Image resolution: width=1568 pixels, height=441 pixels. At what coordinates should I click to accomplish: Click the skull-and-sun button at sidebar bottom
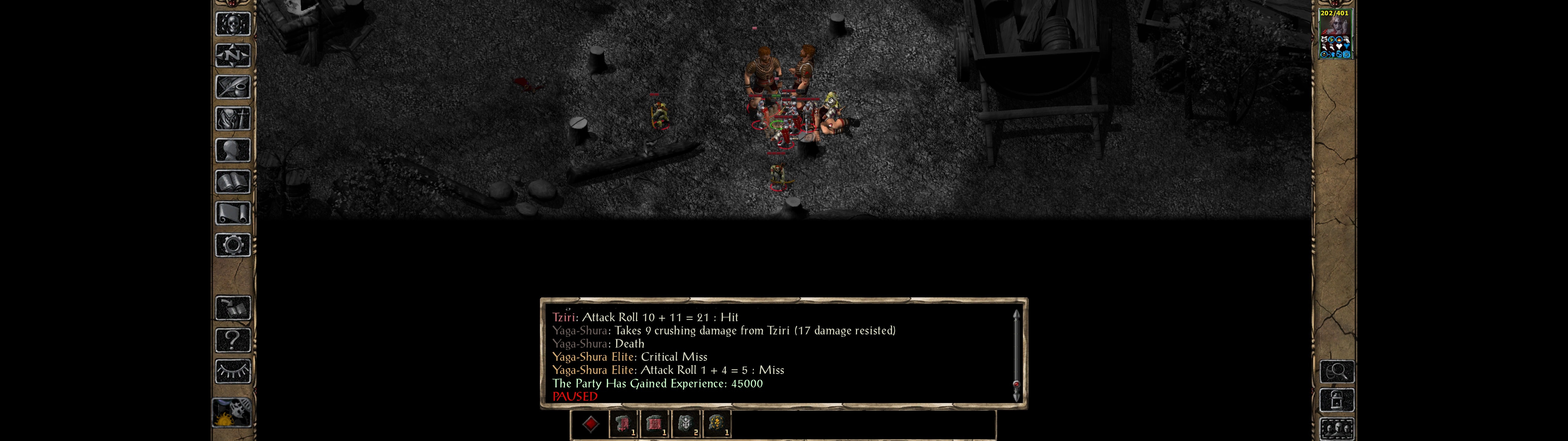232,413
